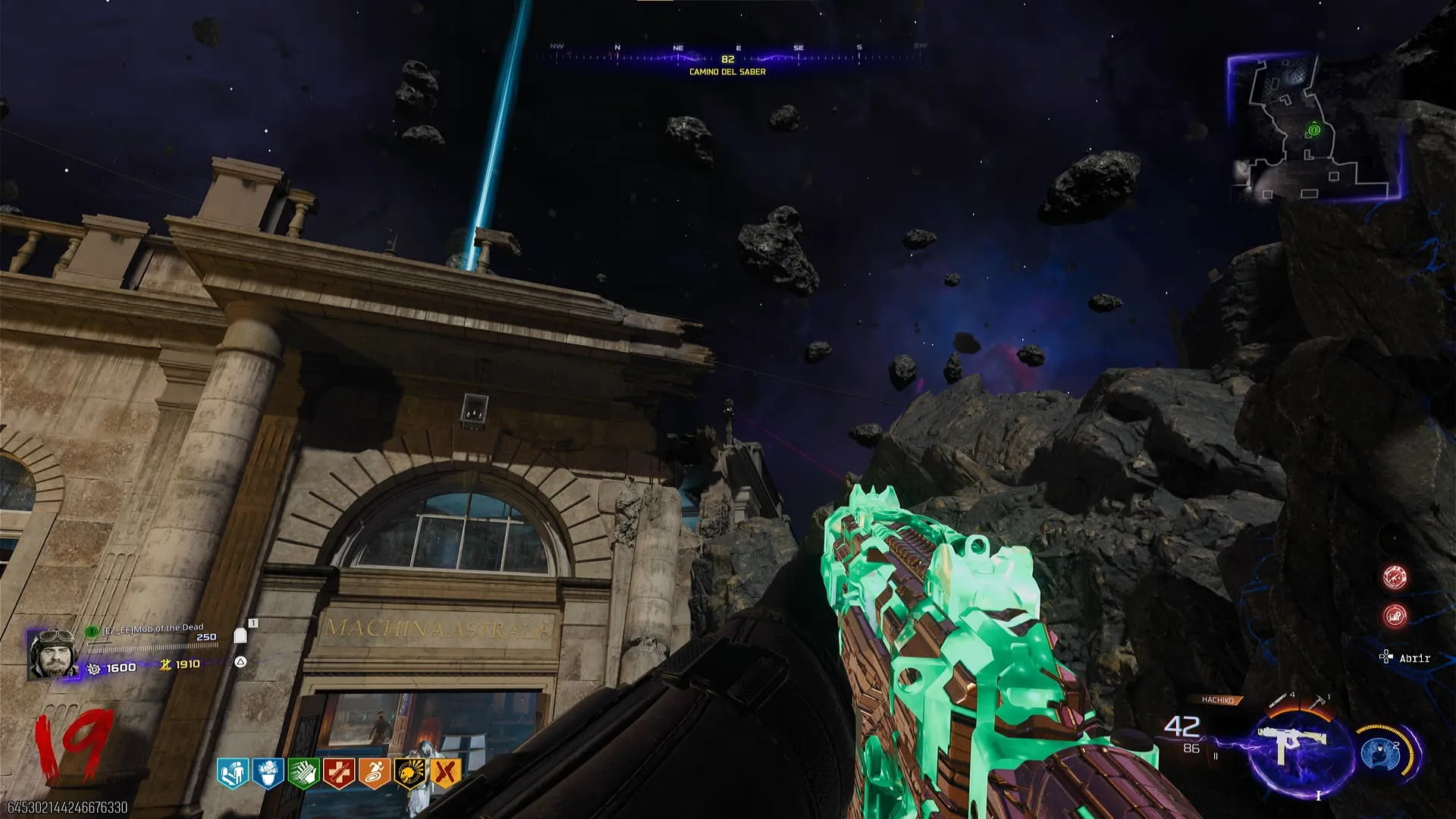Select the blue Elemental Pop perk icon
The image size is (1456, 819).
268,773
